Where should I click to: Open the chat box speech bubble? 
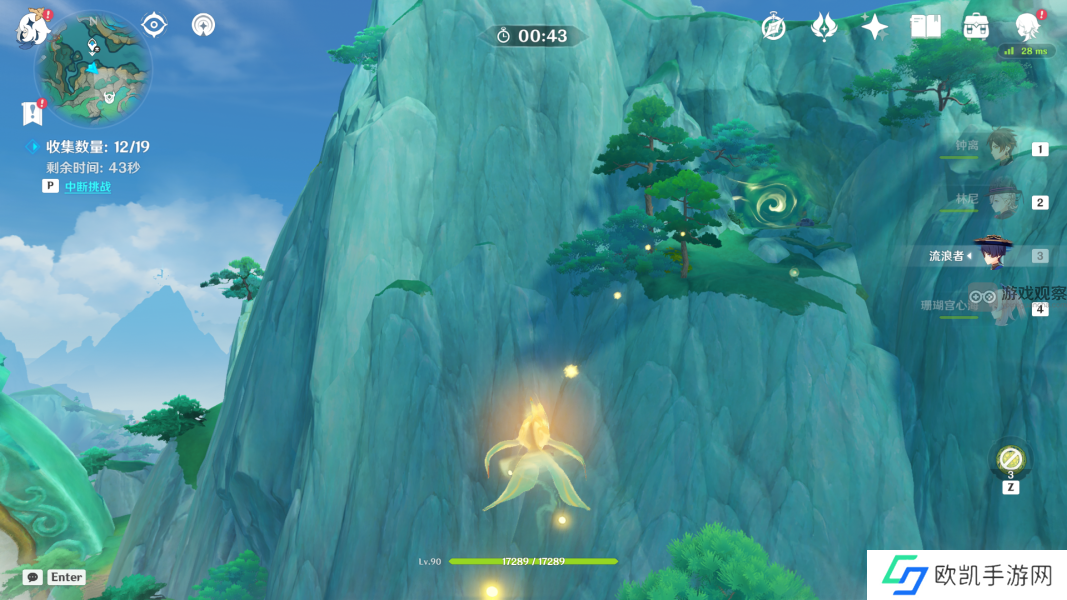point(33,577)
